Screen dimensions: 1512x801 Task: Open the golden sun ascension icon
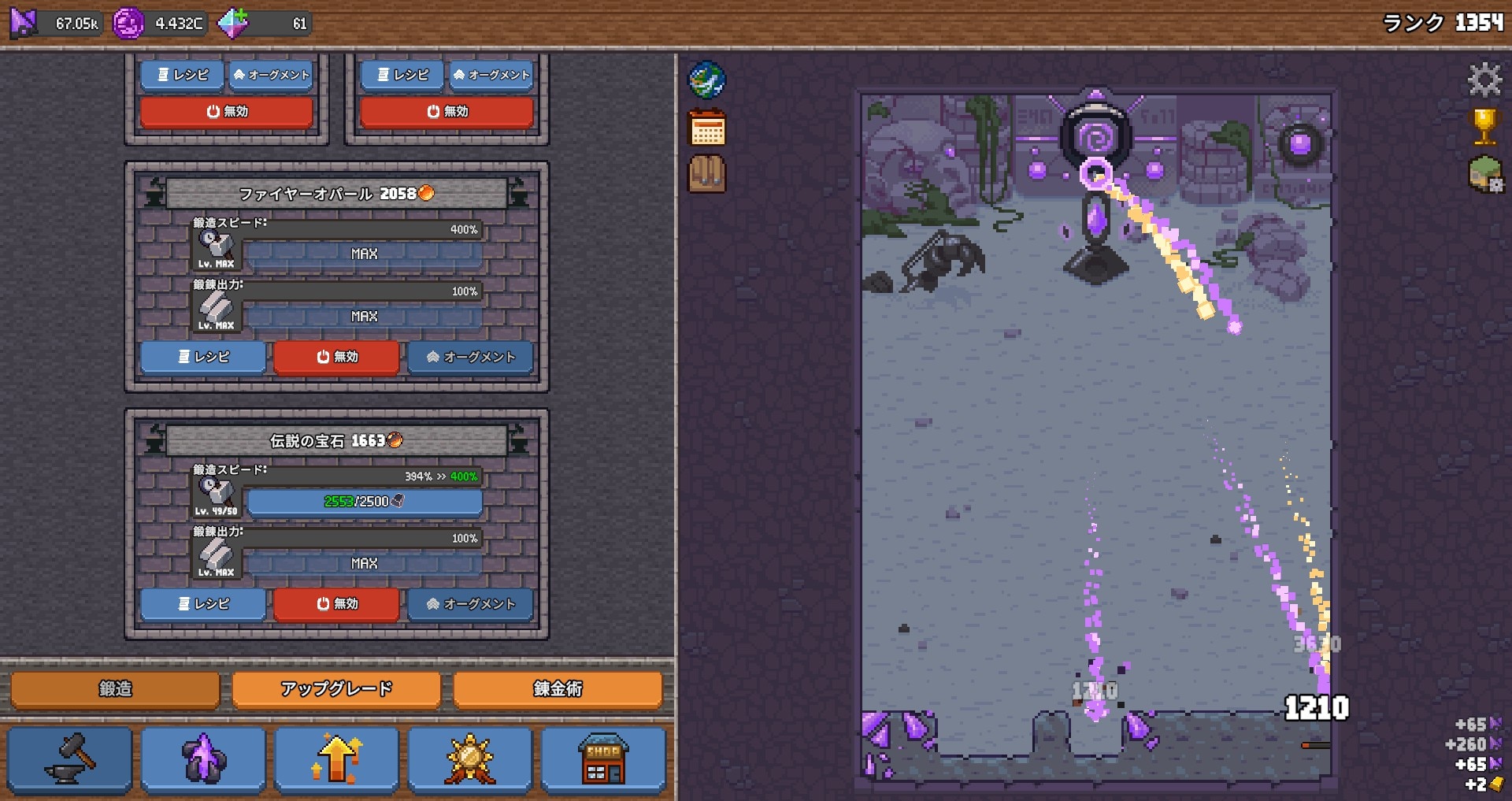470,758
